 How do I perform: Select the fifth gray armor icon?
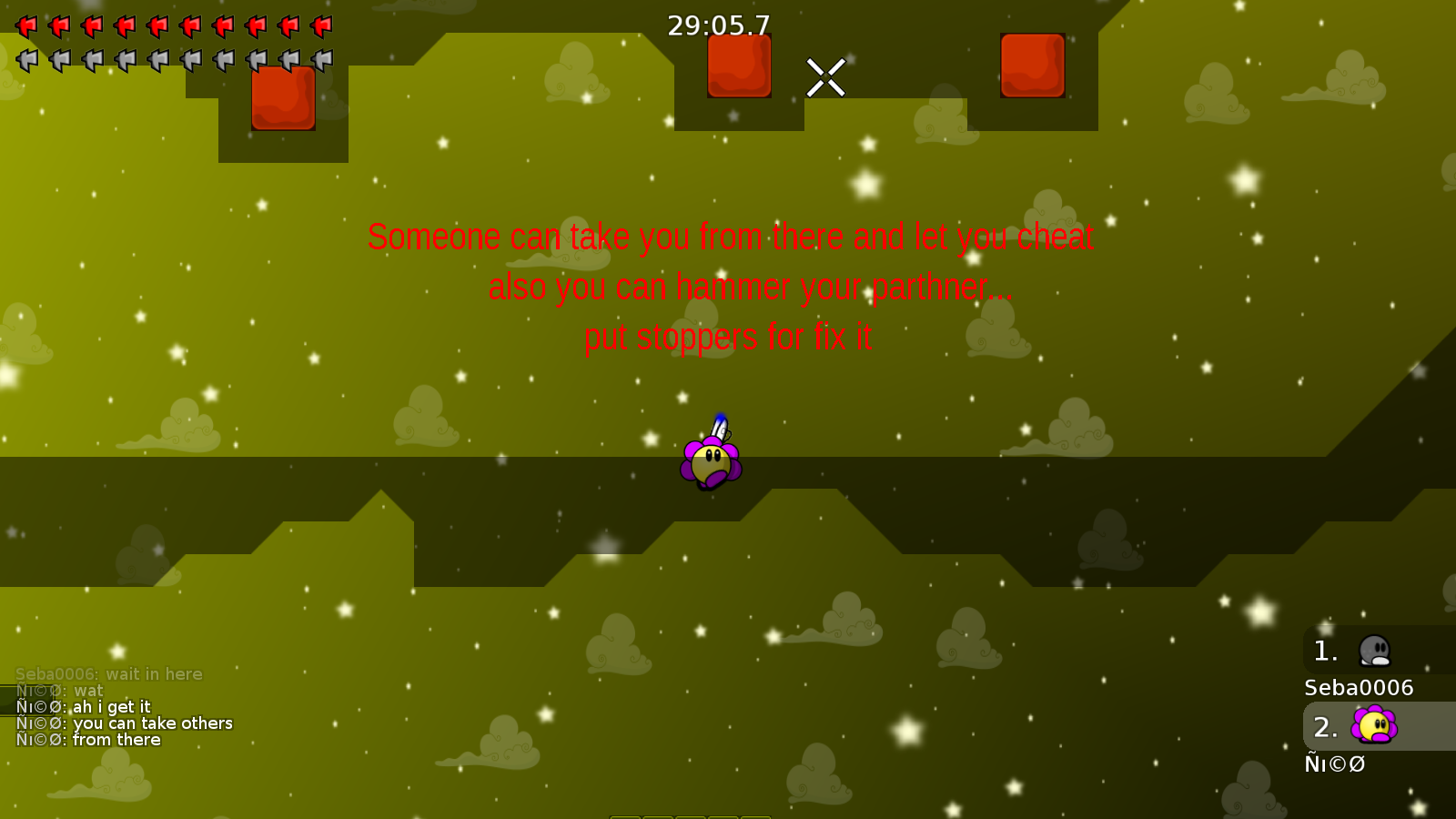(157, 59)
